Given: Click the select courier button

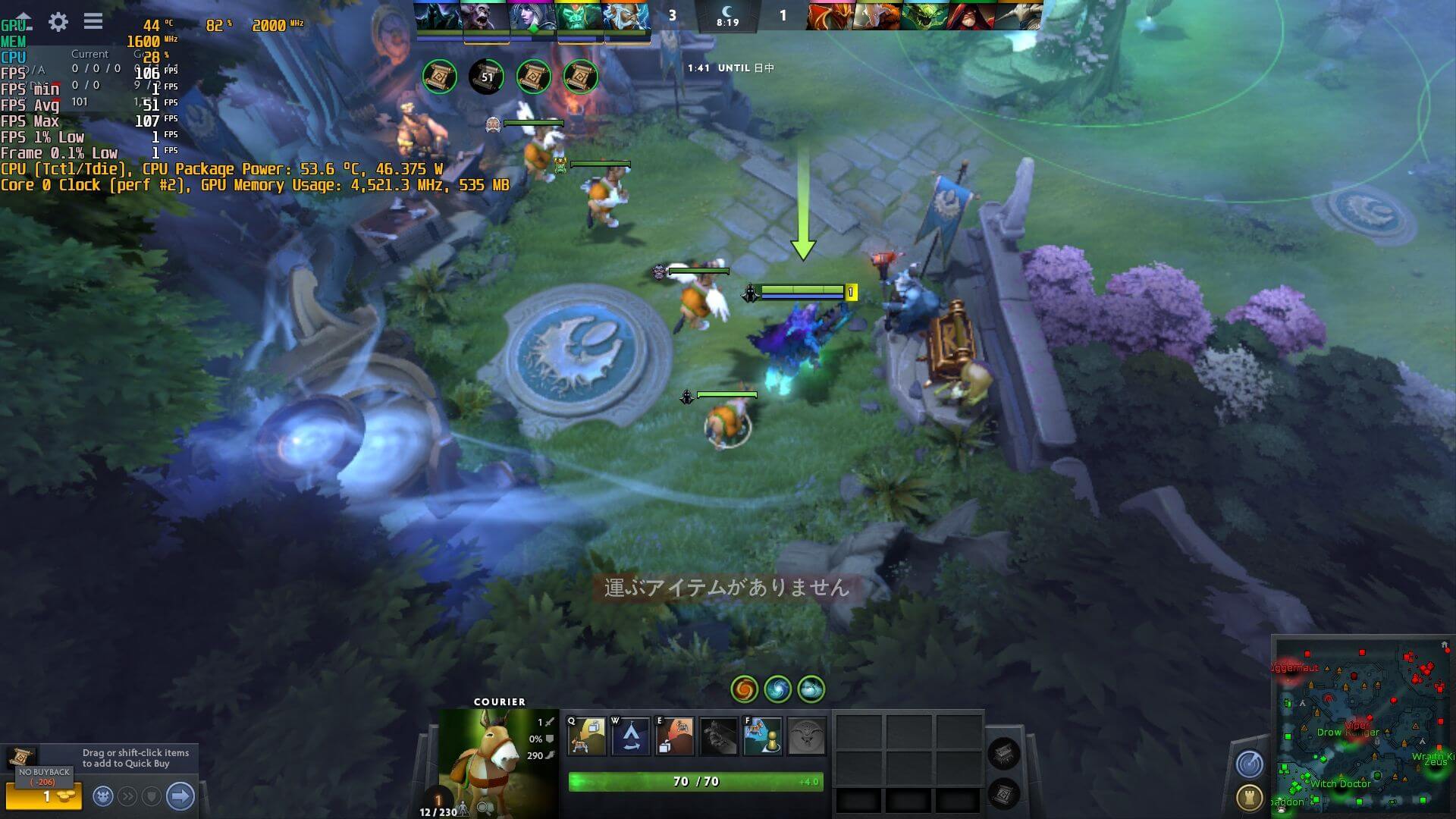Looking at the screenshot, I should (x=104, y=796).
